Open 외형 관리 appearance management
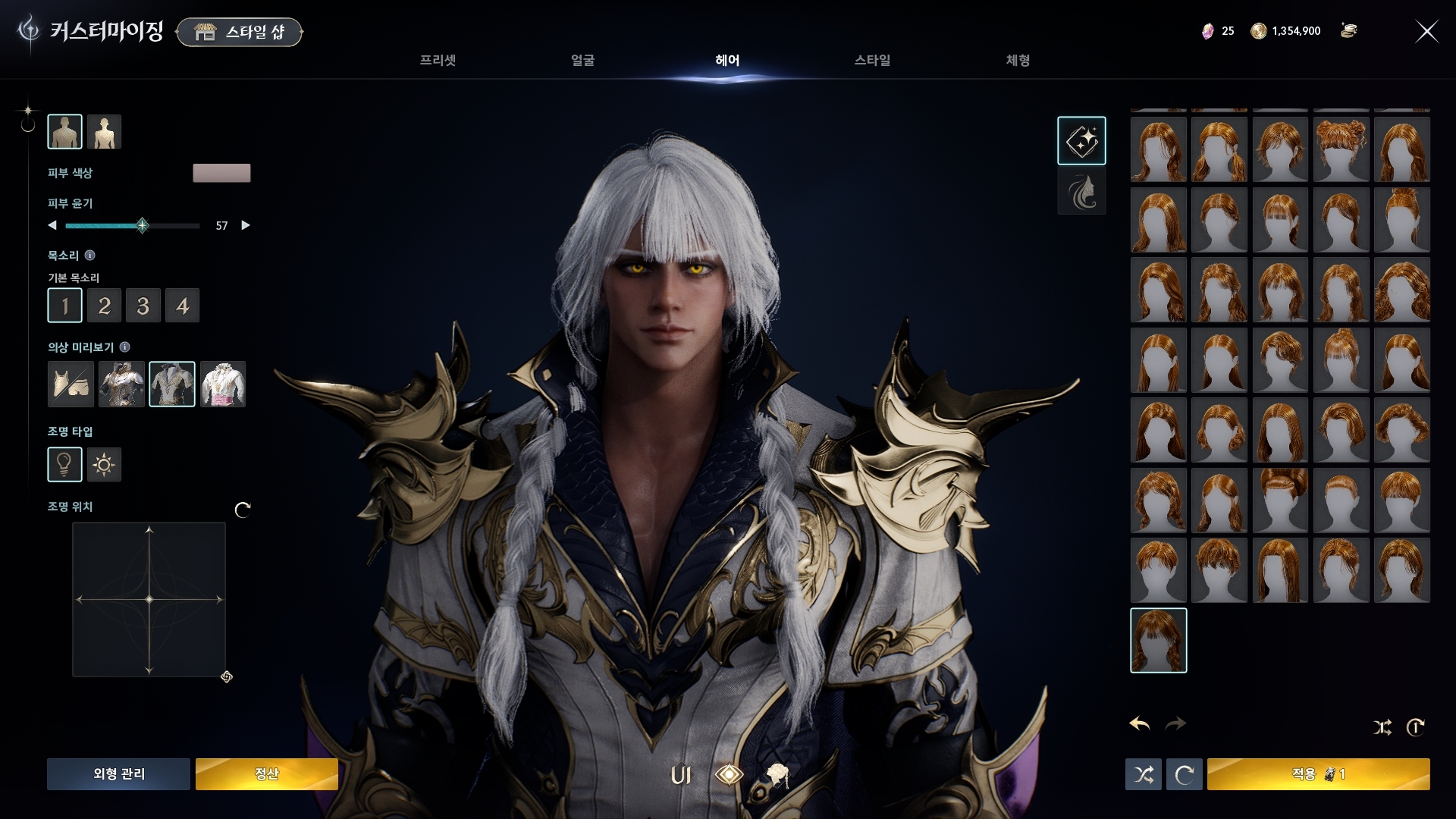Viewport: 1456px width, 819px height. click(x=118, y=774)
